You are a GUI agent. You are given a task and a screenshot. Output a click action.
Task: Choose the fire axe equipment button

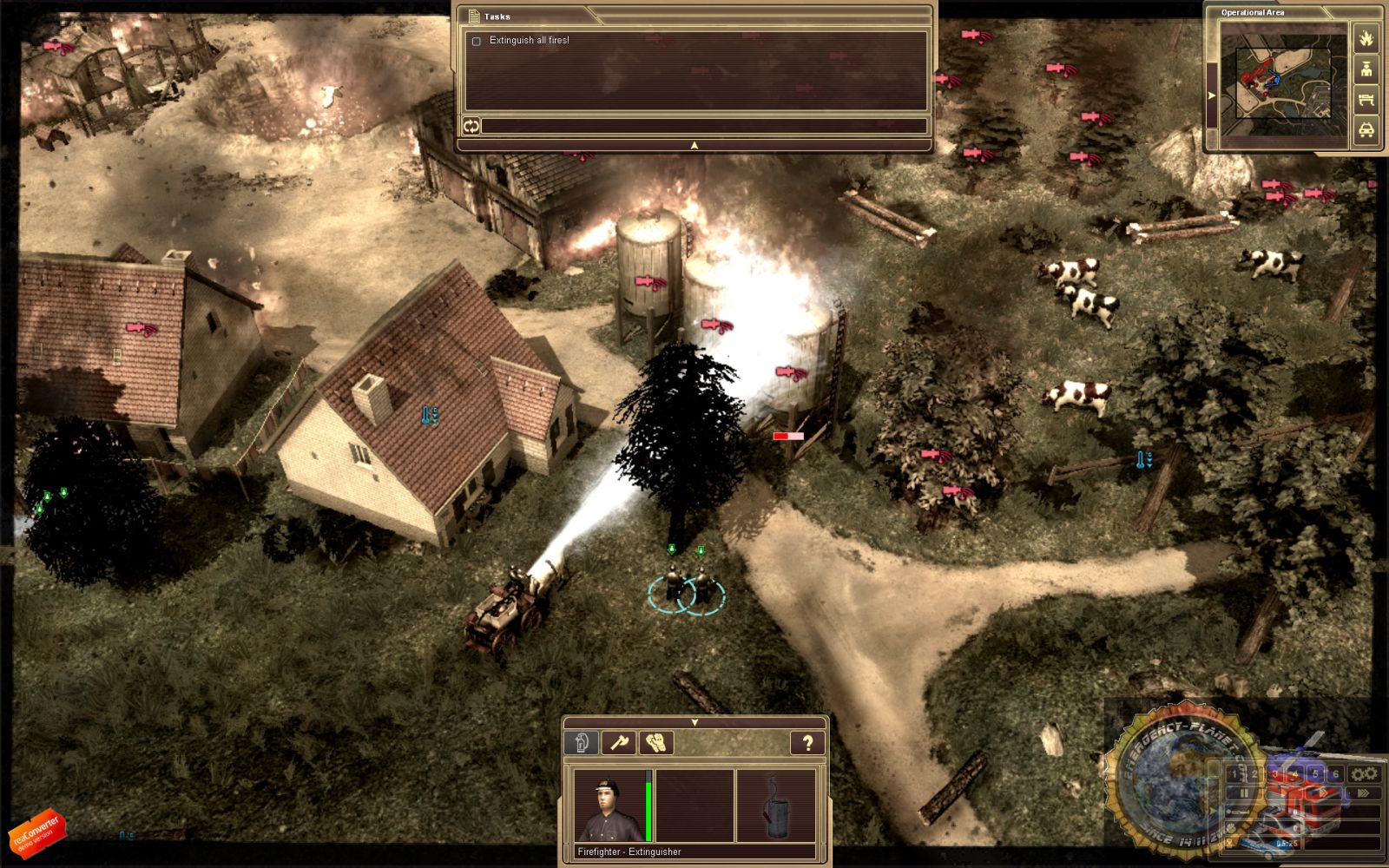[x=619, y=743]
